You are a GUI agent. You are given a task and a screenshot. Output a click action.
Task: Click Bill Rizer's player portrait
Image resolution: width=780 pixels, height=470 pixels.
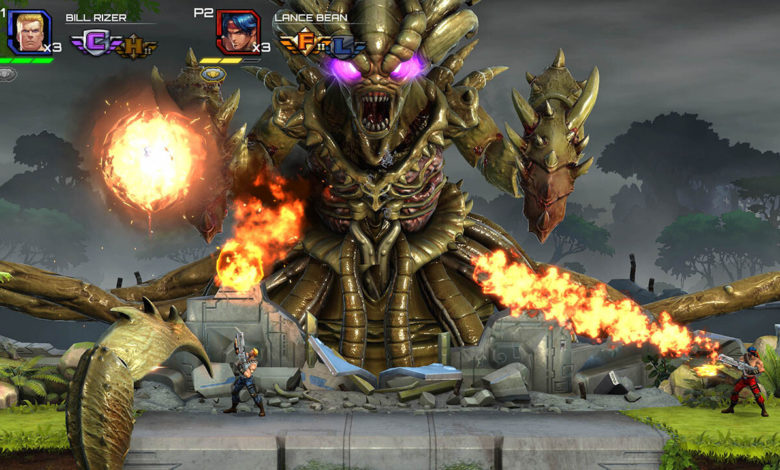click(28, 32)
